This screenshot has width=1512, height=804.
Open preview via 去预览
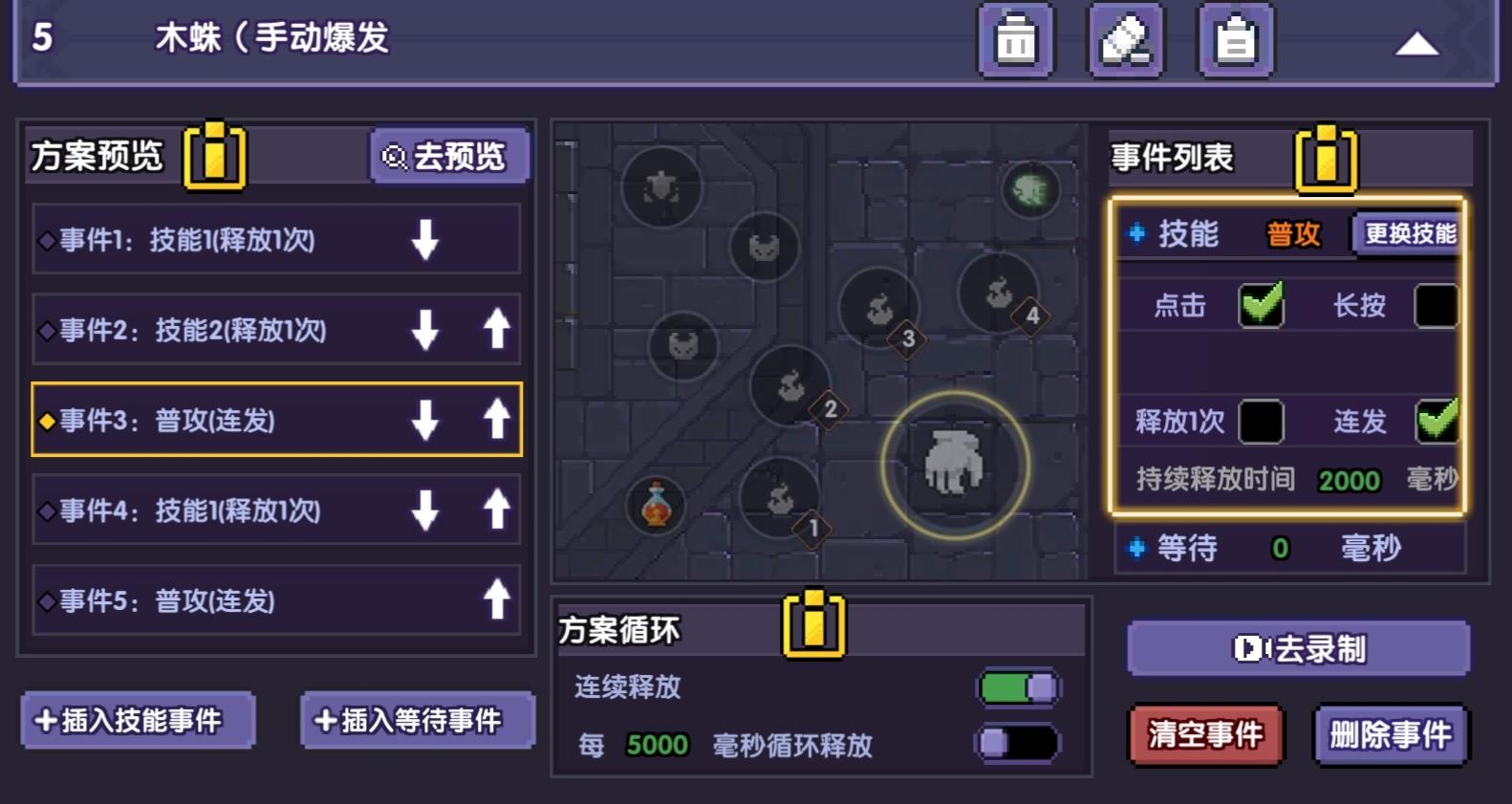pyautogui.click(x=449, y=155)
